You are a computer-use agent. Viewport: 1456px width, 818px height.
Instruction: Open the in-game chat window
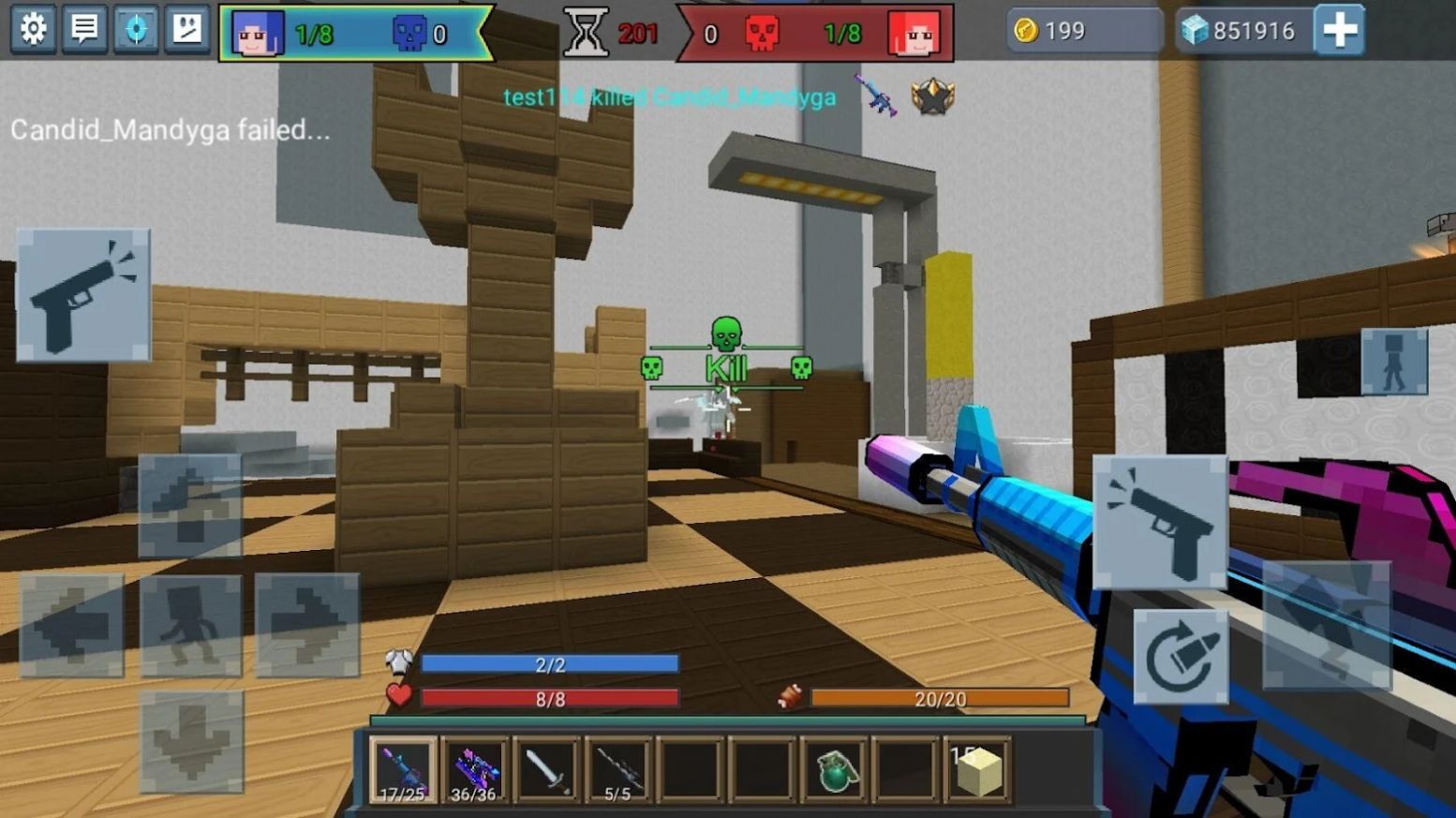click(84, 29)
